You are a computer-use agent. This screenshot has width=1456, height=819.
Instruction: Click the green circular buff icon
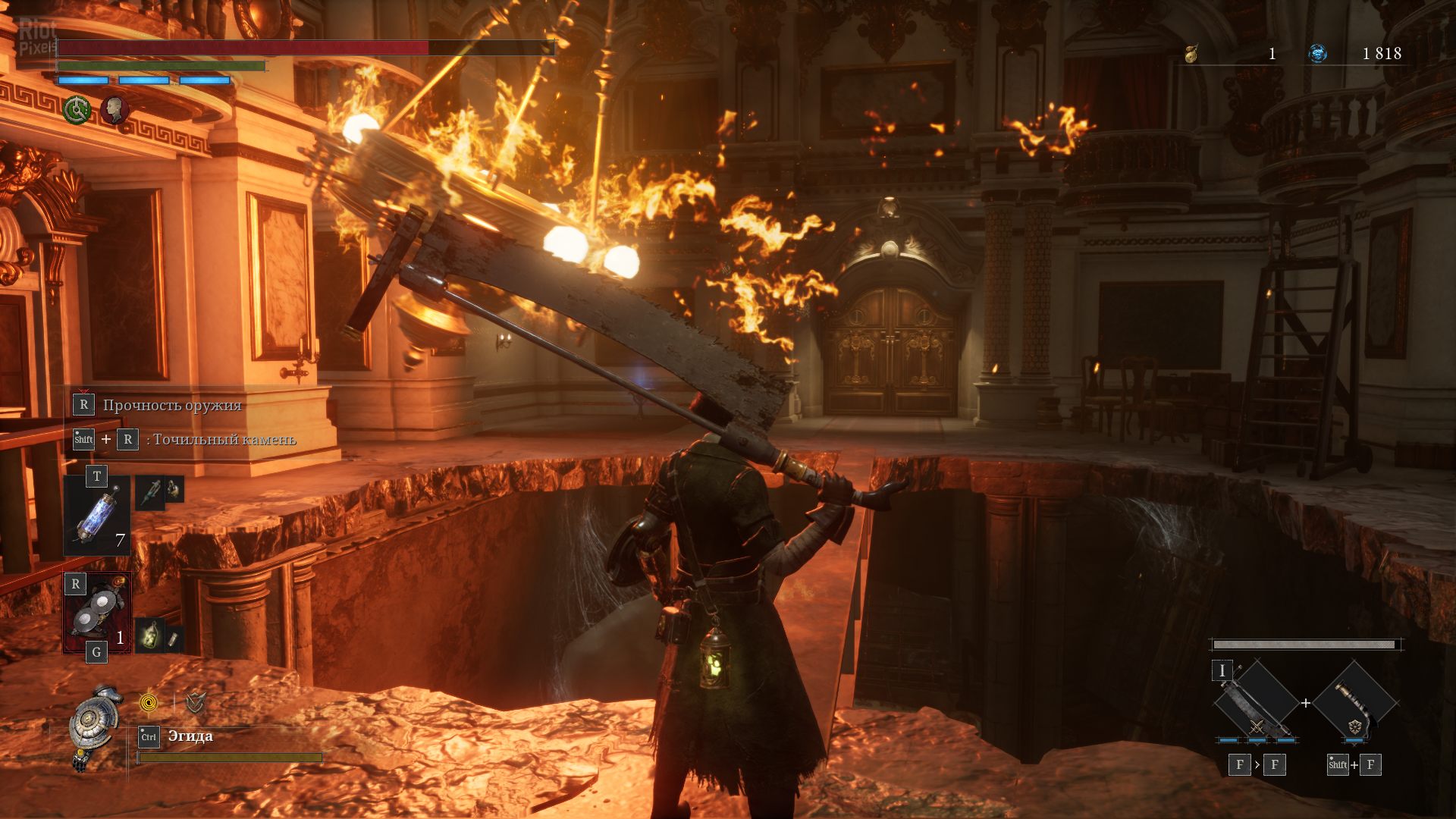77,110
